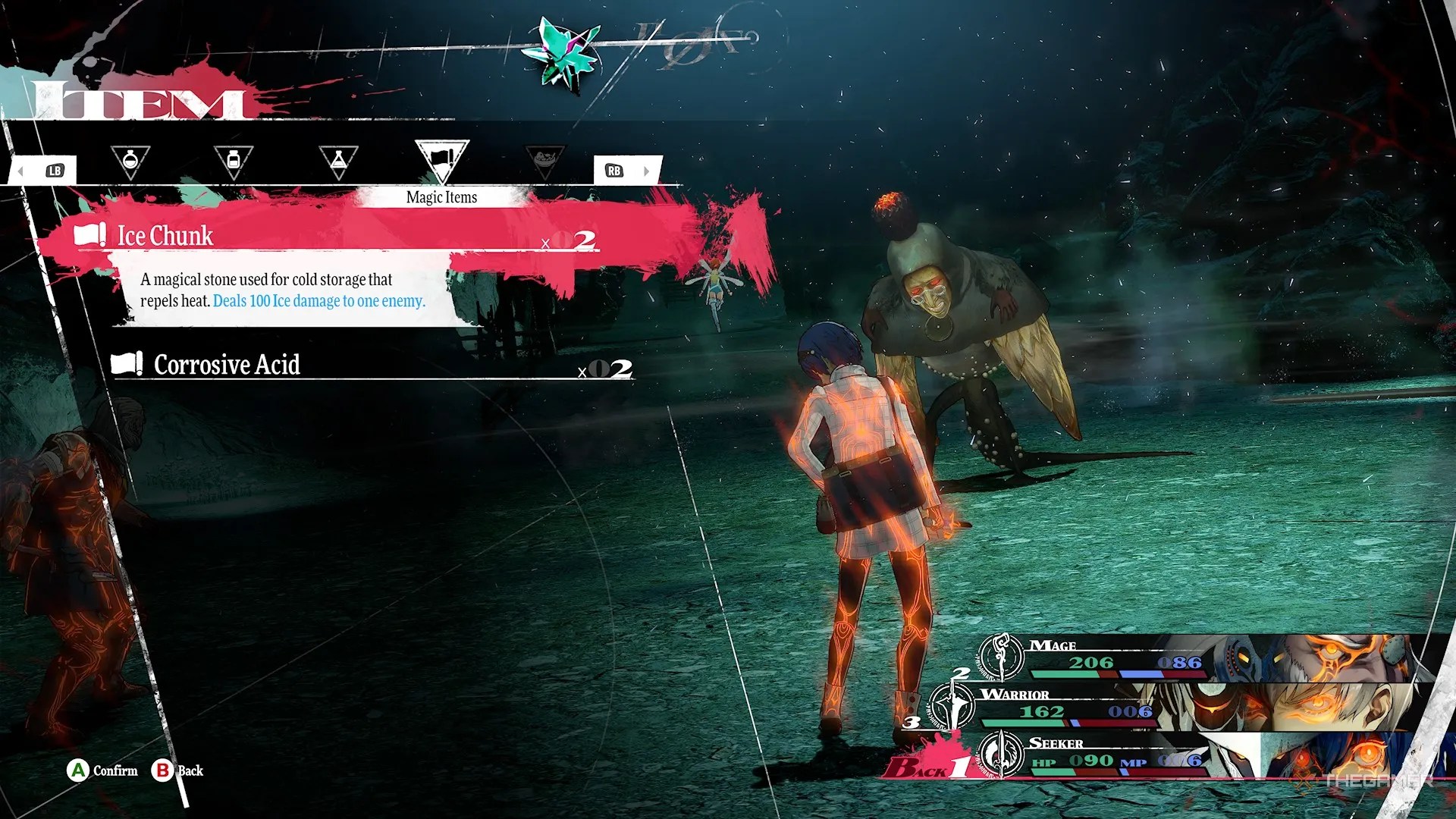Select the Corrosive Acid item entry

pyautogui.click(x=227, y=365)
